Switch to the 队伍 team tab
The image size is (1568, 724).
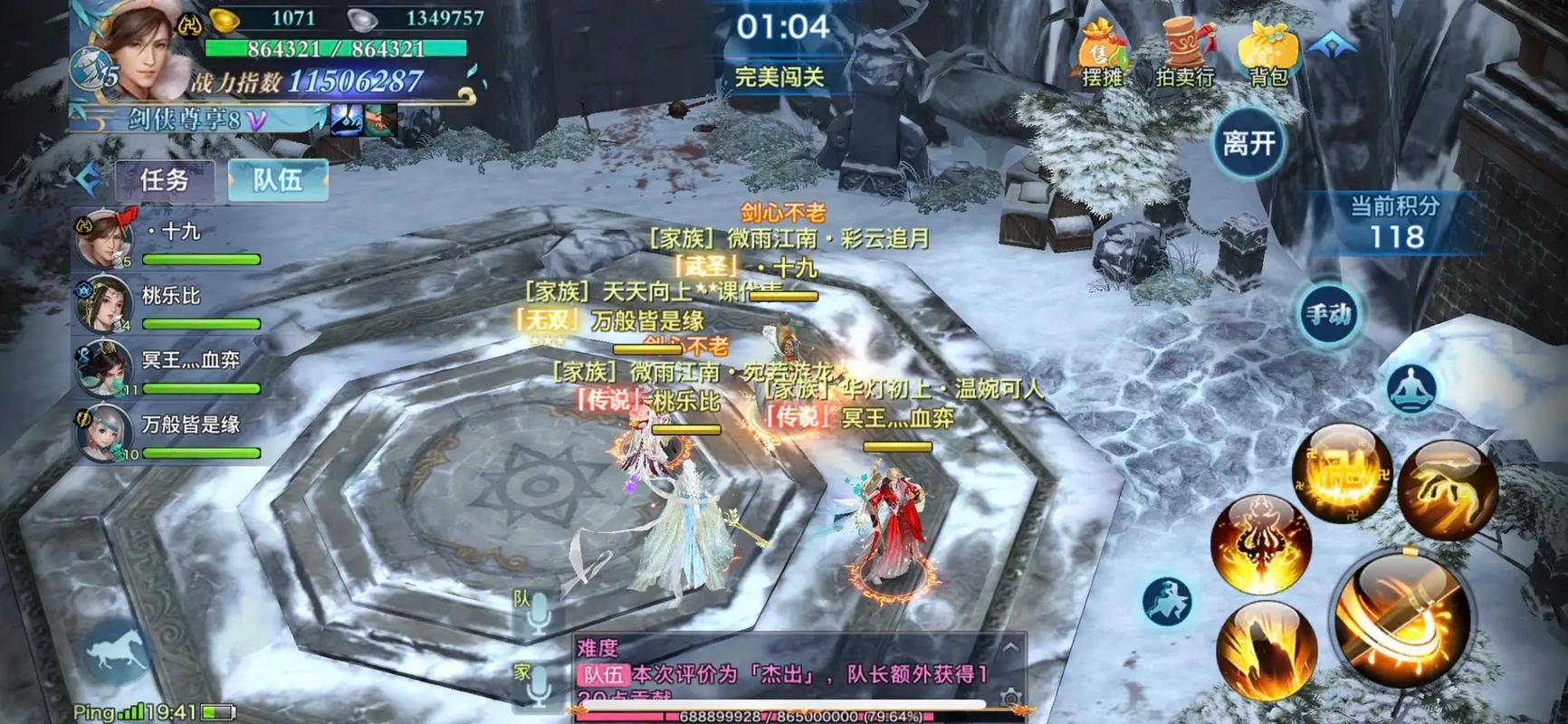pyautogui.click(x=277, y=180)
